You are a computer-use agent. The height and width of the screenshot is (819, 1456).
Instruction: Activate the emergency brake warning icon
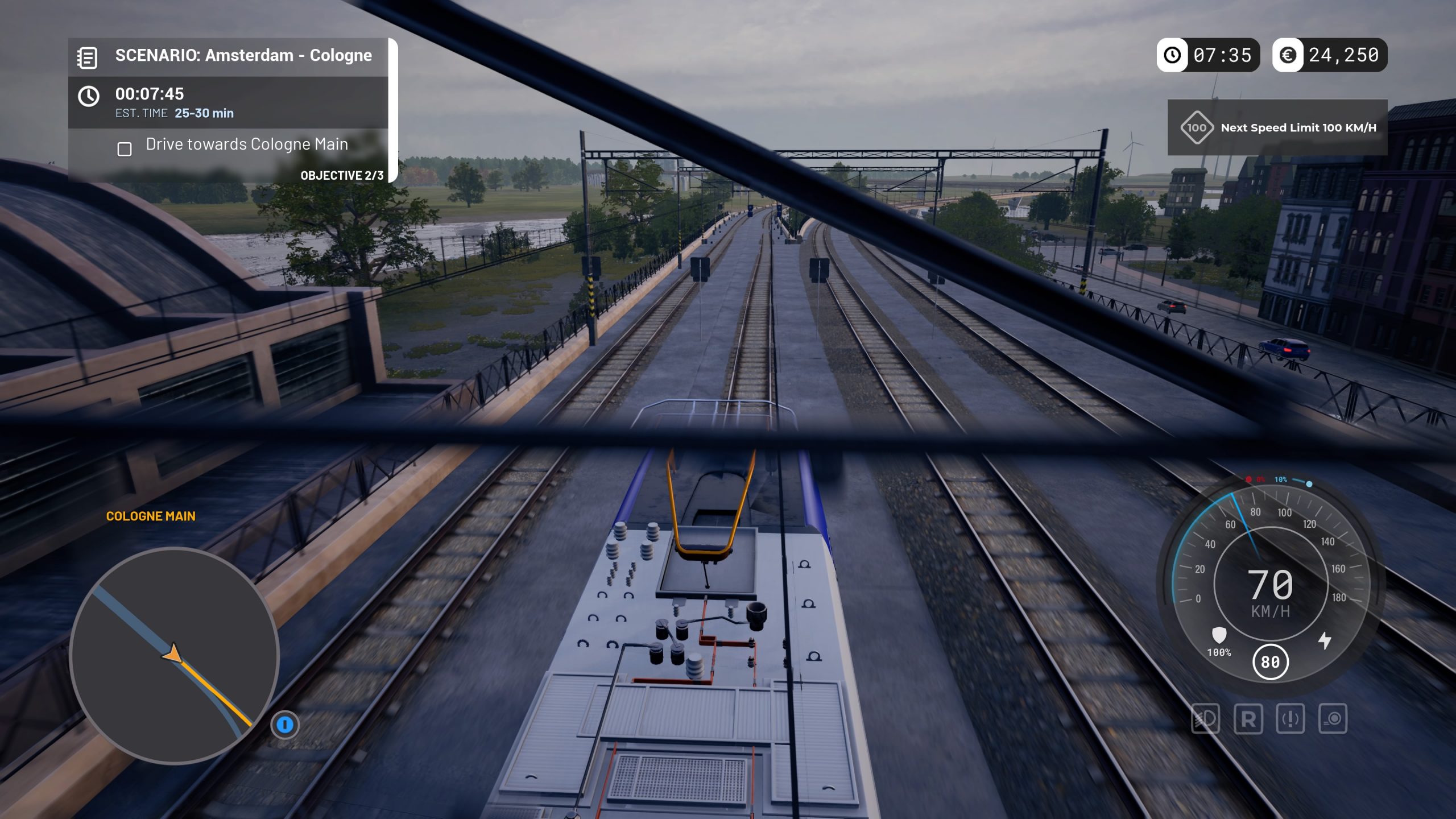[1289, 718]
